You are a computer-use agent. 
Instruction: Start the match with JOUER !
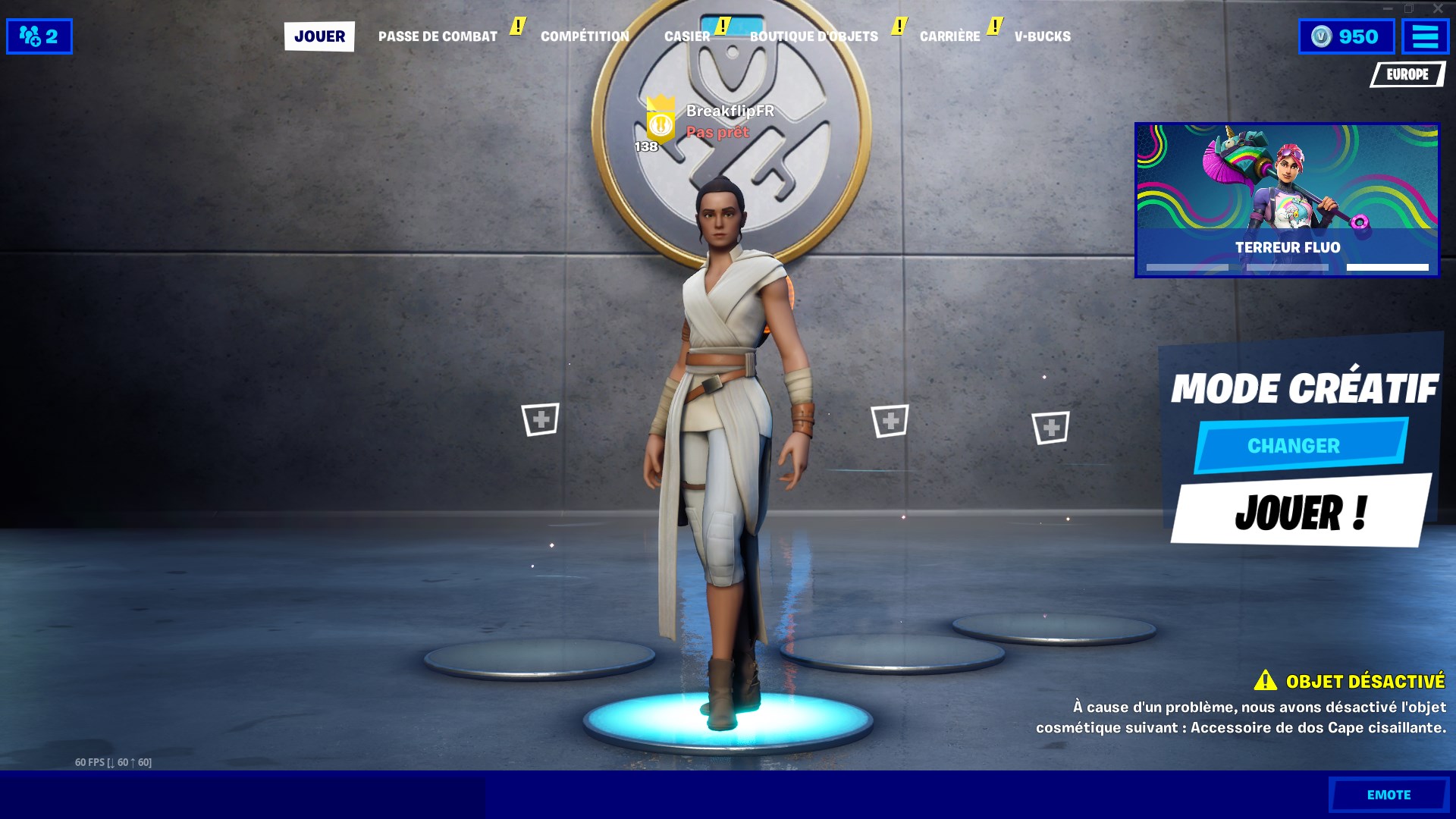click(1301, 512)
